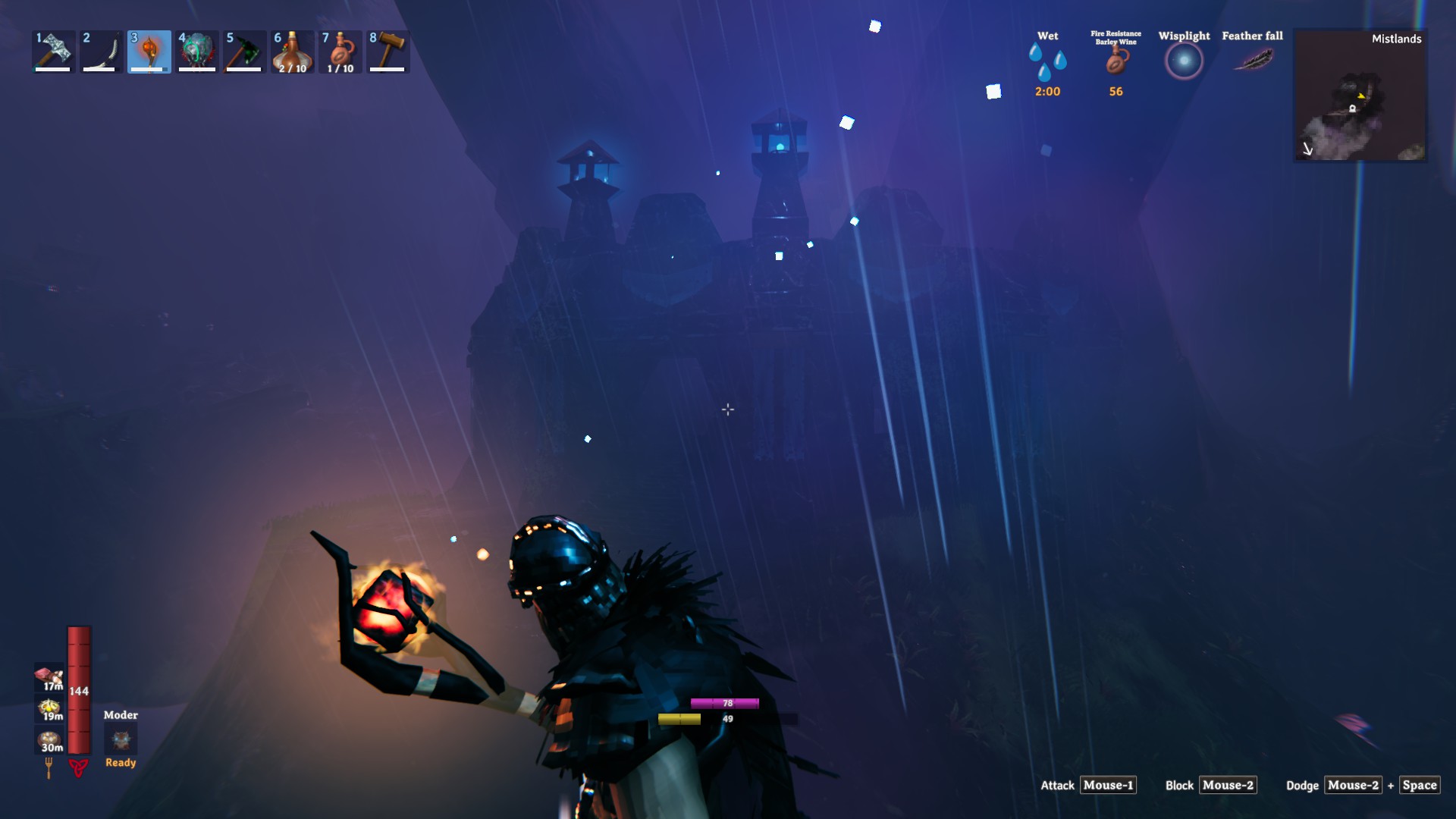Open the Mistlands minimap
Viewport: 1456px width, 819px height.
1360,96
